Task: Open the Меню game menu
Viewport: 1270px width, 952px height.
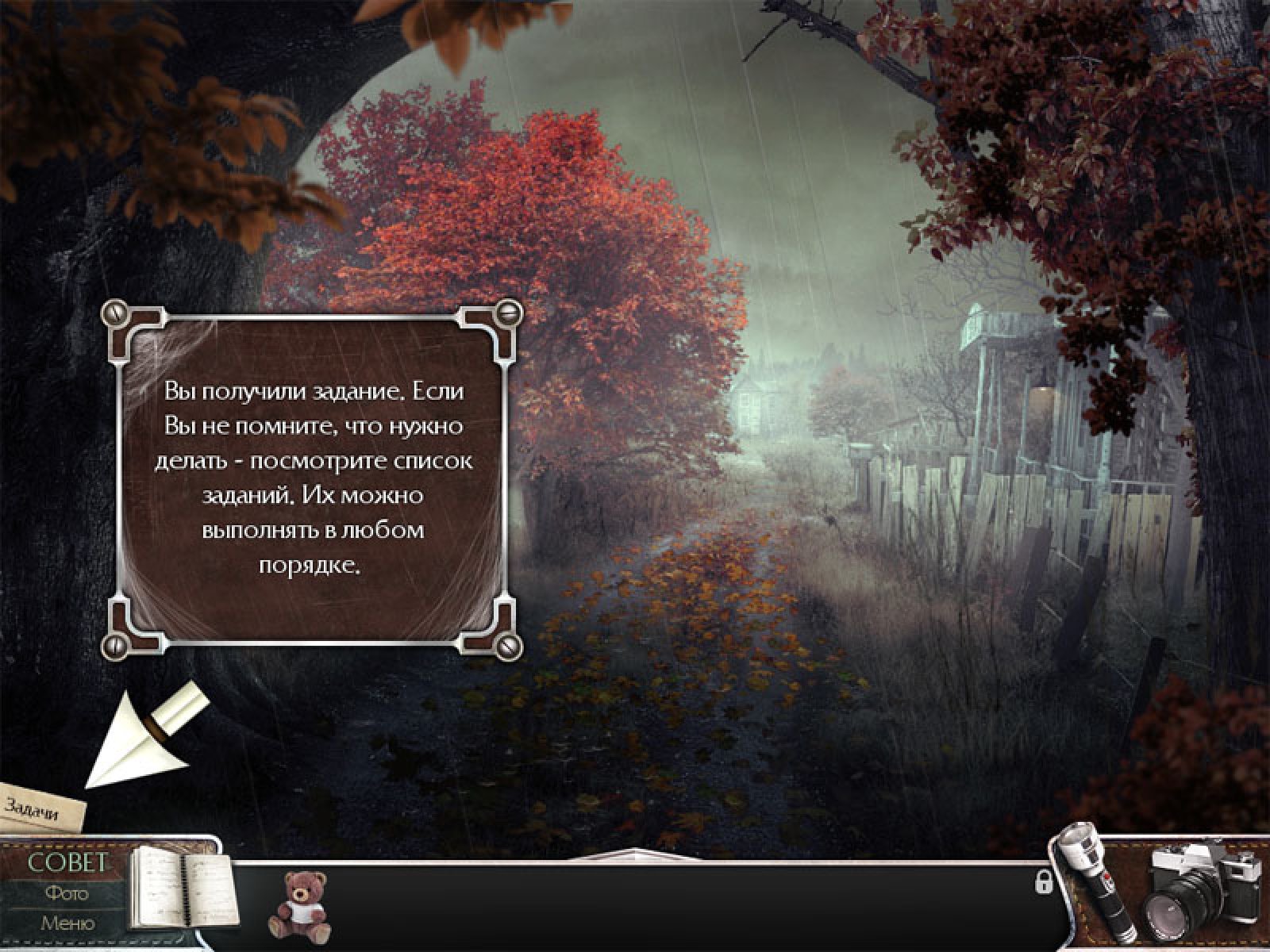Action: 67,923
